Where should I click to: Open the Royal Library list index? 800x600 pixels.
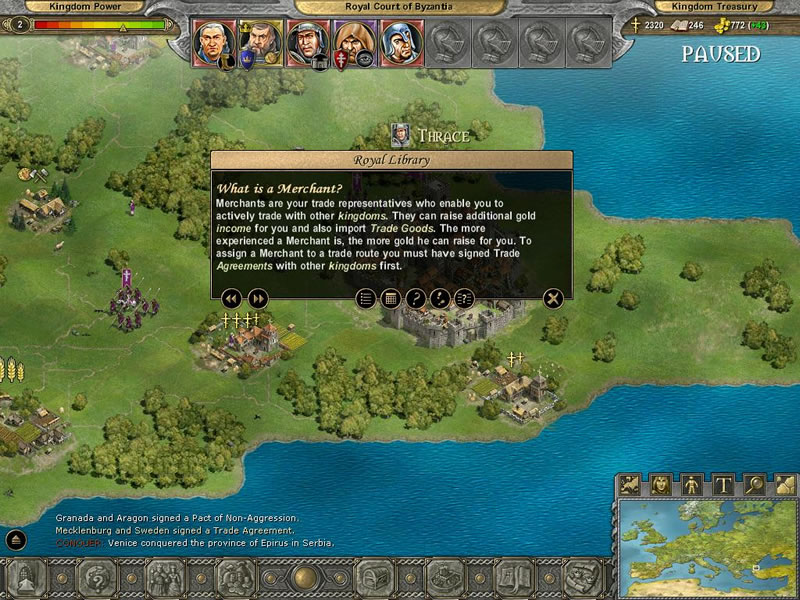click(x=366, y=298)
